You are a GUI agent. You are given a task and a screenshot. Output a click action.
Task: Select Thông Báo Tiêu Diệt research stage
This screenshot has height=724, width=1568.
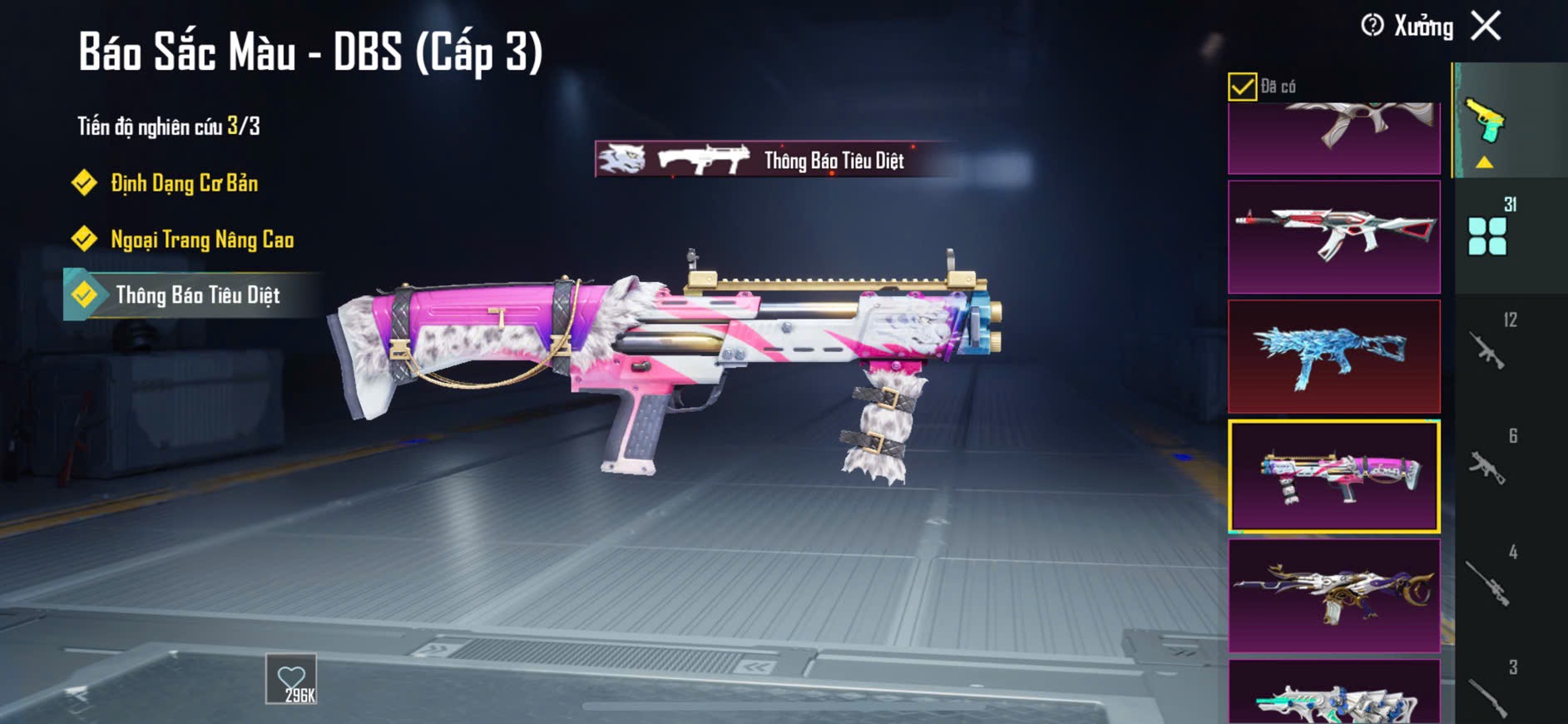pos(196,295)
